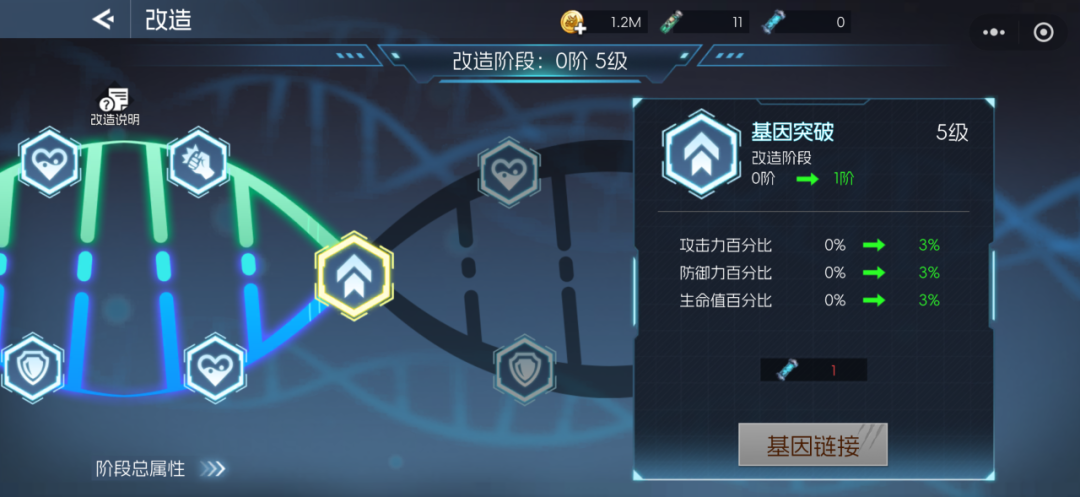Select the fist attack gene node
This screenshot has width=1080, height=497.
coord(197,162)
